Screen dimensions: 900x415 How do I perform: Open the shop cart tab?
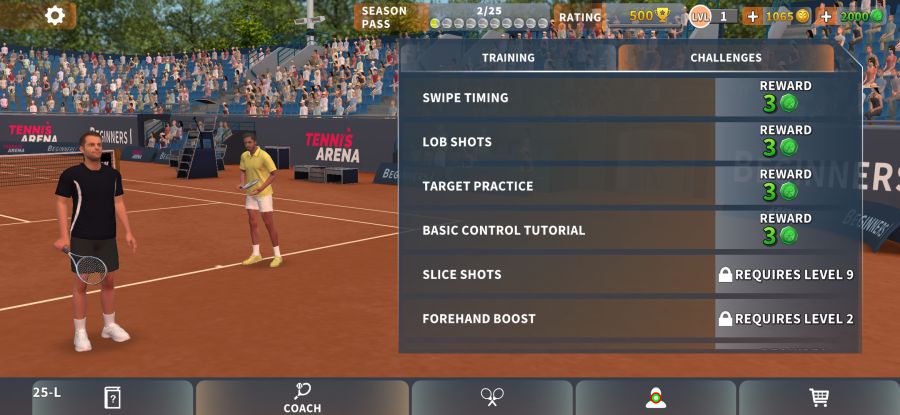(819, 398)
